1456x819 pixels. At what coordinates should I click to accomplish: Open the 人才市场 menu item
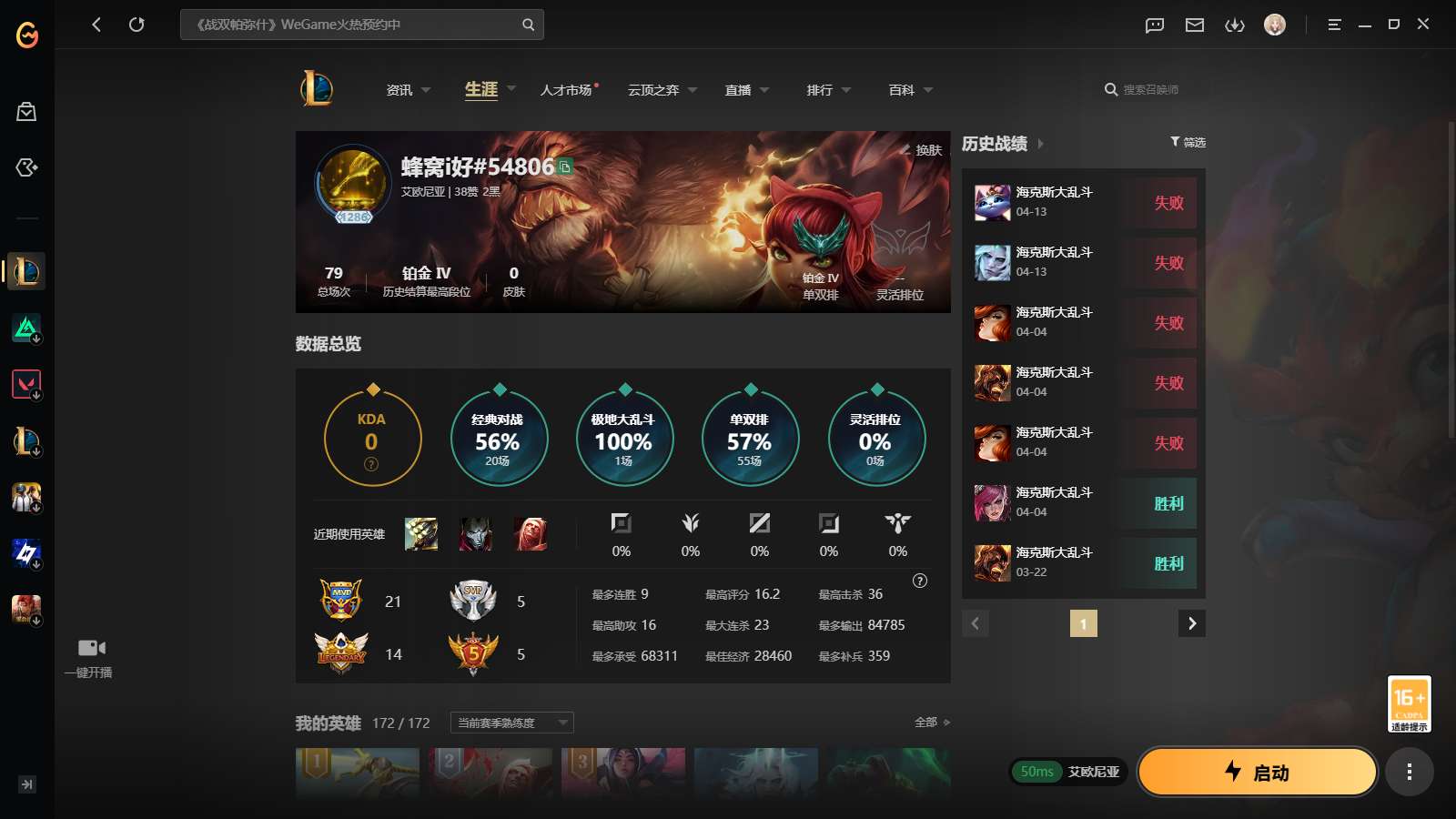566,89
